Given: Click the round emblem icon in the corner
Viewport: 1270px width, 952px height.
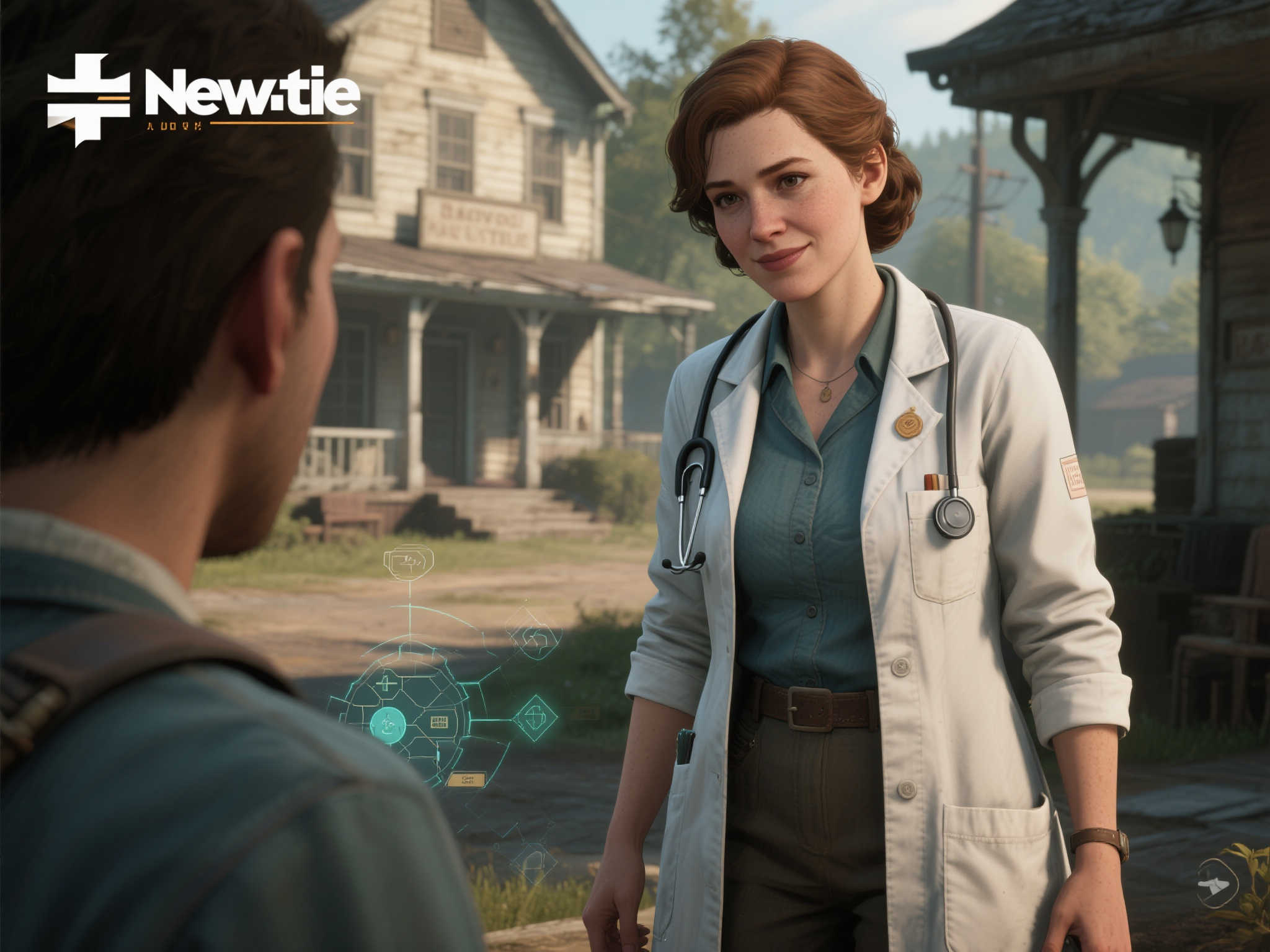Looking at the screenshot, I should coord(1219,881).
